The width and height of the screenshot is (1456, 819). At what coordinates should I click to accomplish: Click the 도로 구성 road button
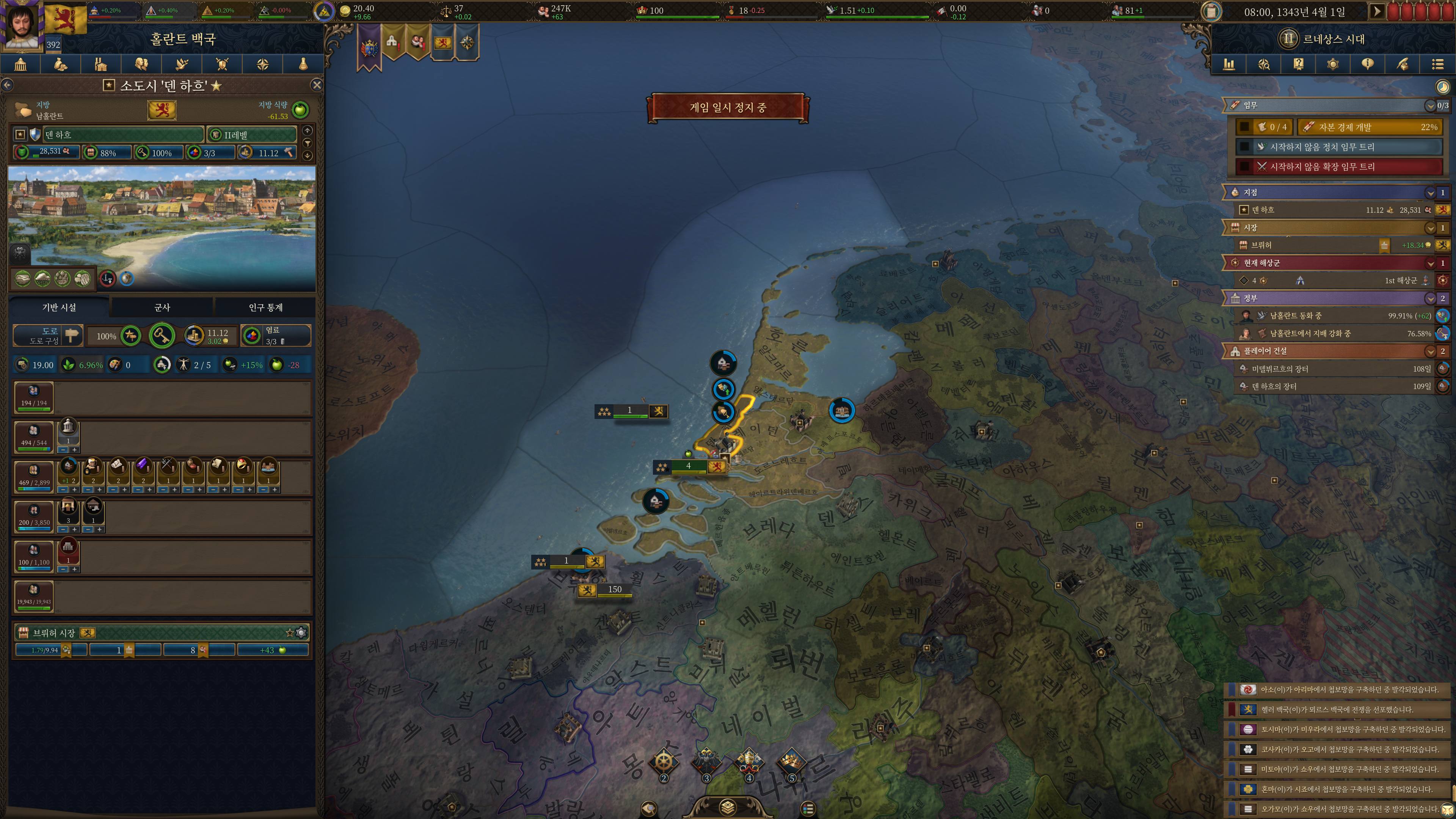pyautogui.click(x=49, y=336)
